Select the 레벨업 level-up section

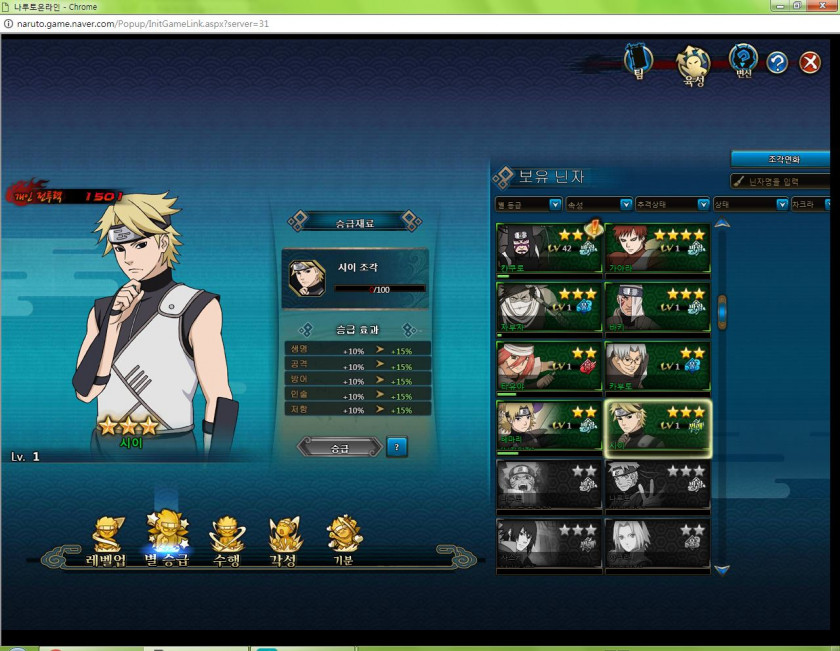106,541
